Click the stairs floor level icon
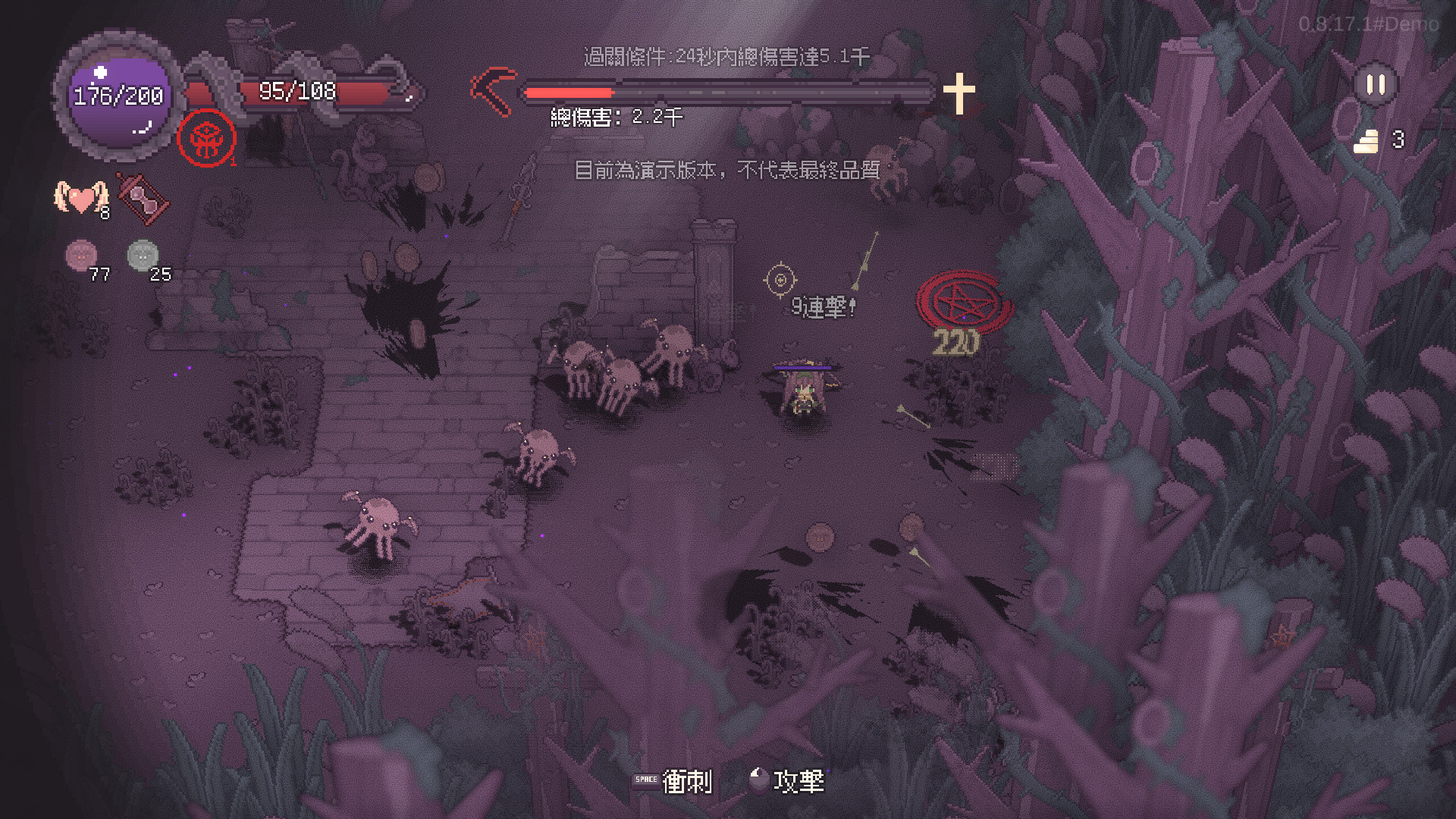 1367,141
